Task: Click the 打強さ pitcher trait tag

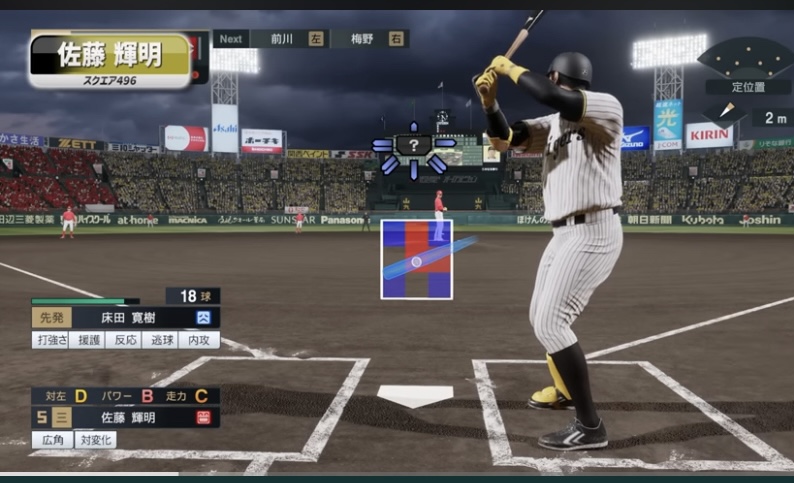Action: pos(51,340)
